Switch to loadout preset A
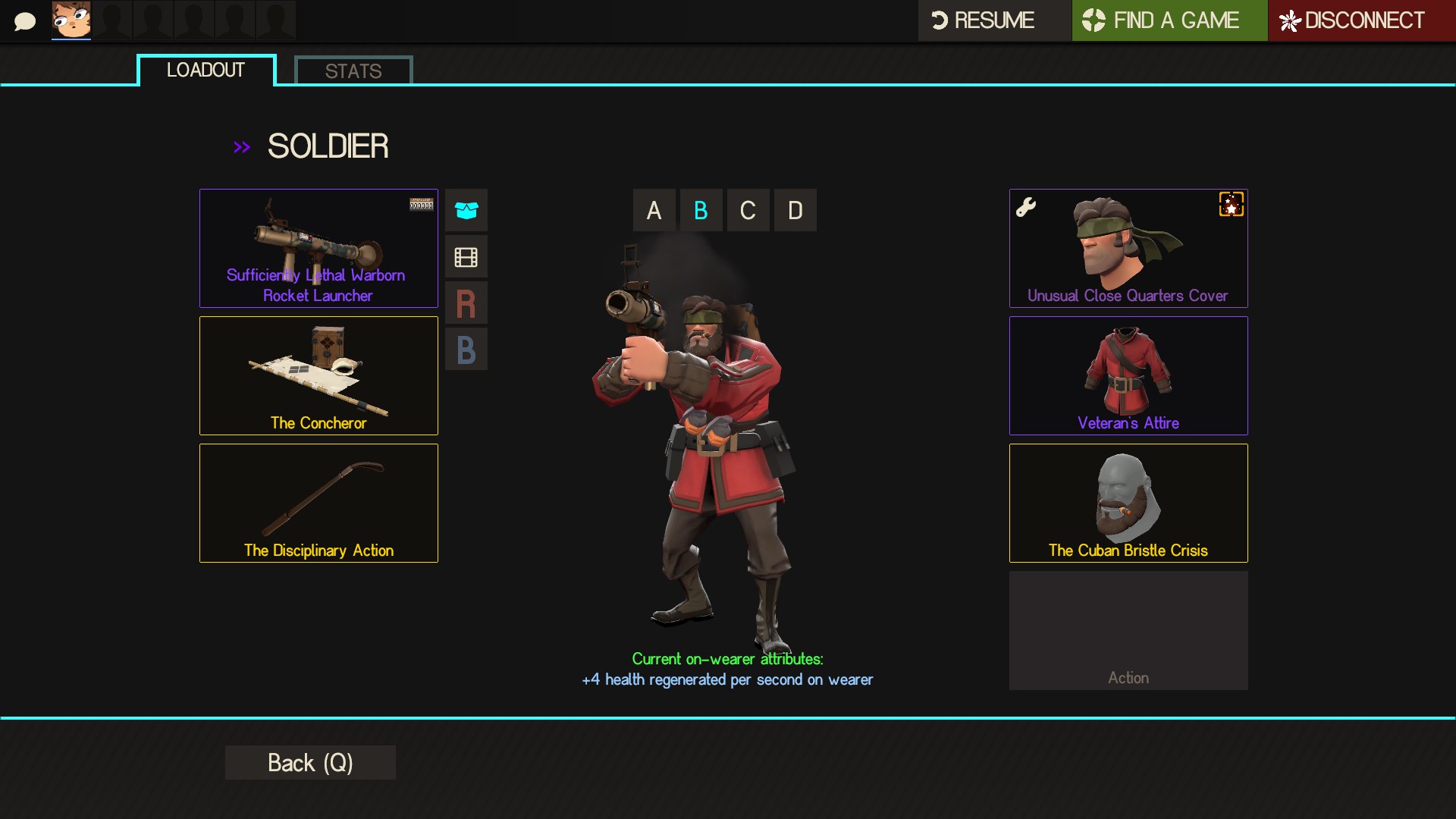1456x819 pixels. pyautogui.click(x=654, y=210)
